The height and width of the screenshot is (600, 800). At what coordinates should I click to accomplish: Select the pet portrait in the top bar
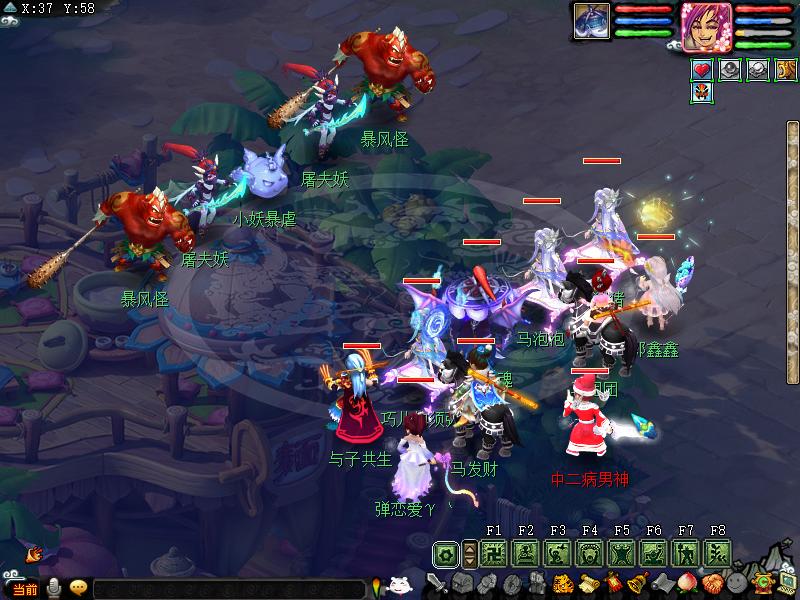[591, 21]
